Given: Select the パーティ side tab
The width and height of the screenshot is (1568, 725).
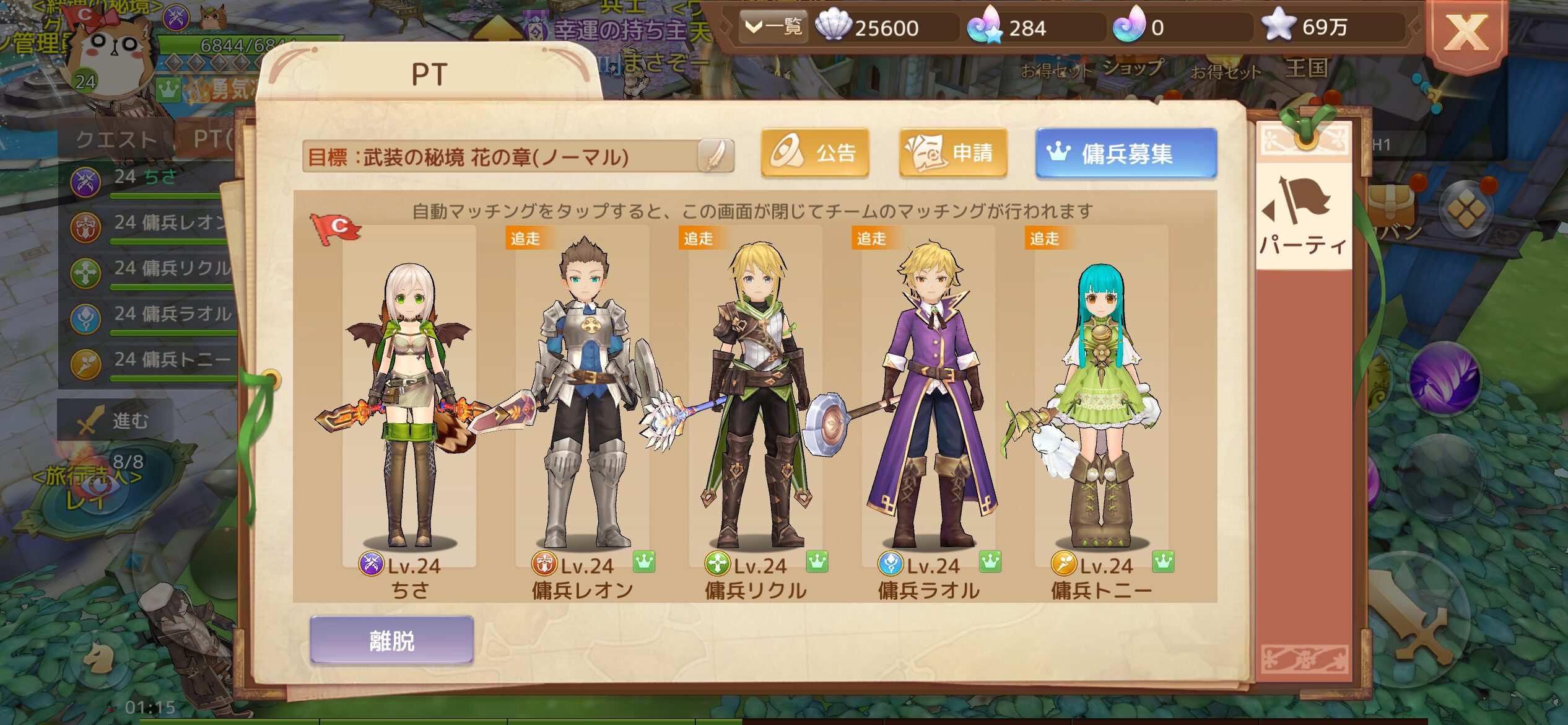Looking at the screenshot, I should point(1304,217).
